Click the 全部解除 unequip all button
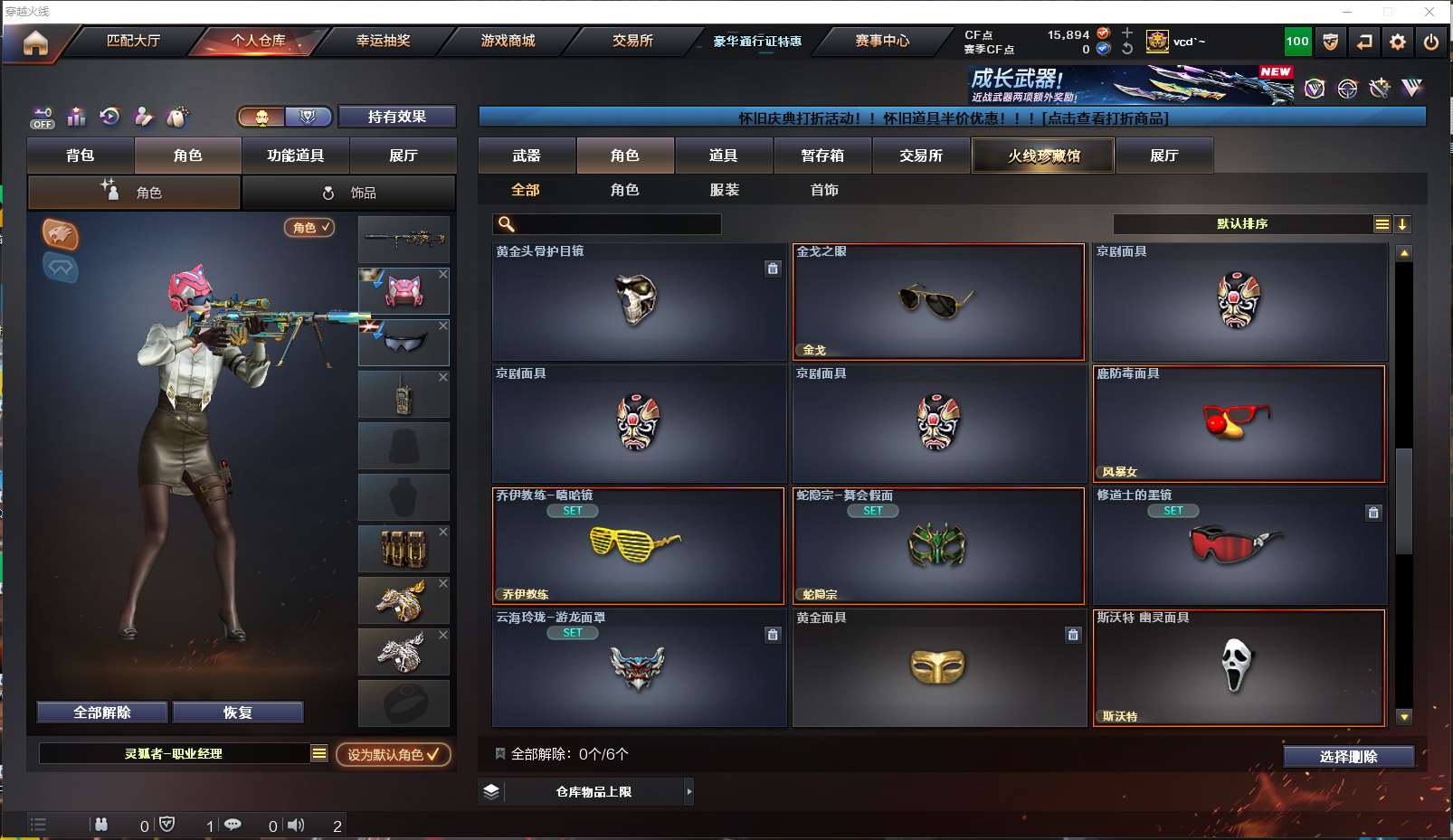 coord(102,713)
